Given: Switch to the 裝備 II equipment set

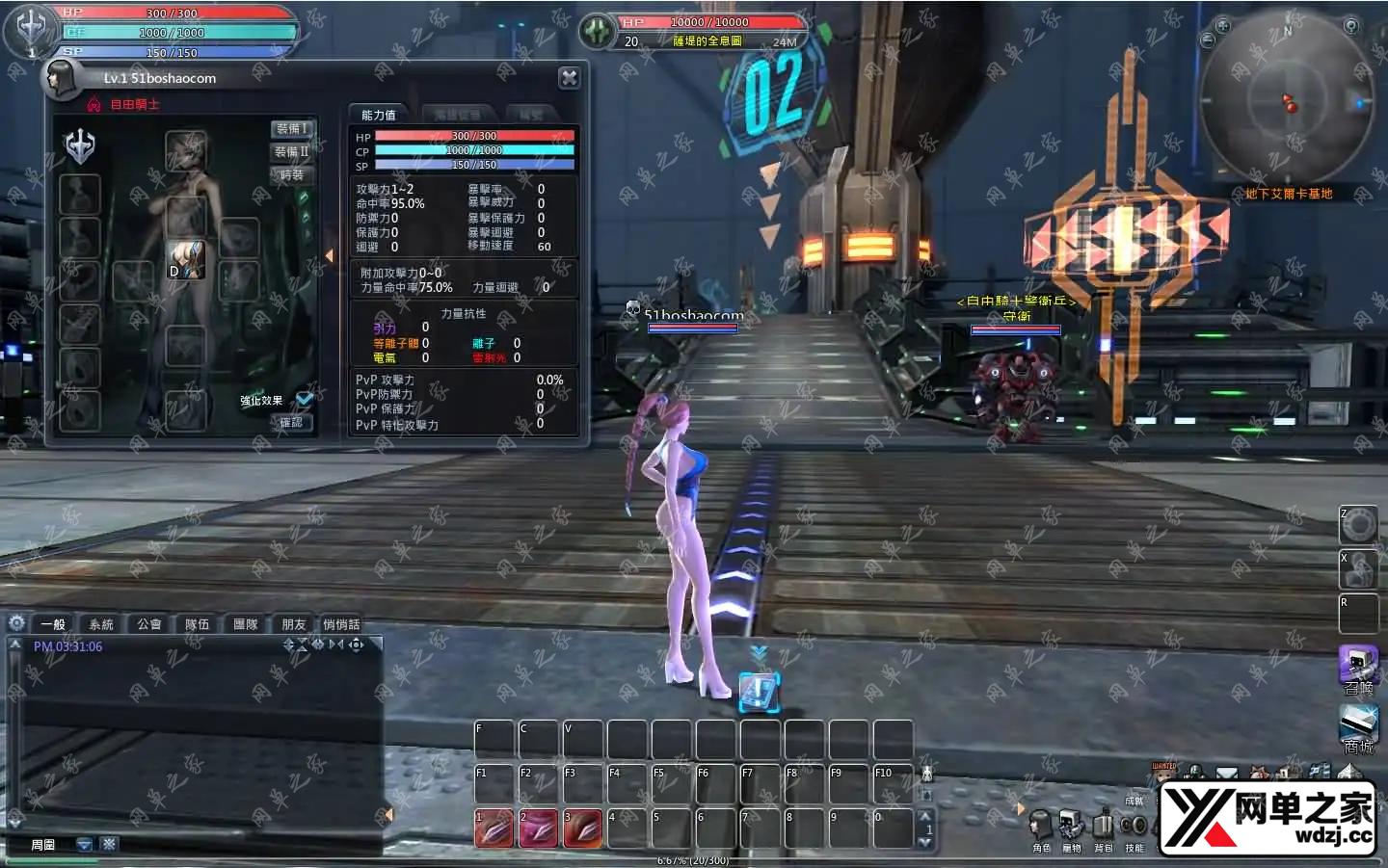Looking at the screenshot, I should coord(292,152).
